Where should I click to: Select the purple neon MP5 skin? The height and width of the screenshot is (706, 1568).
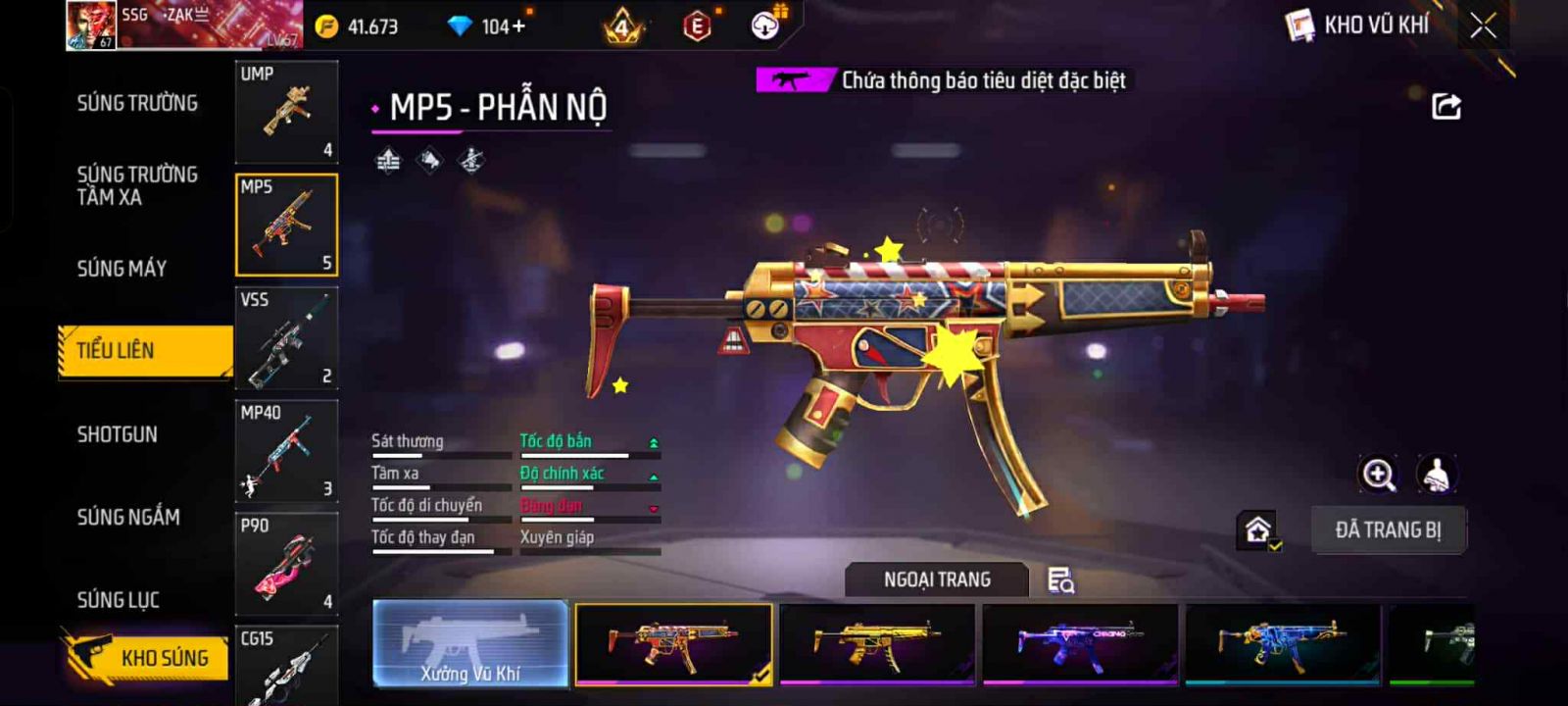(1079, 643)
